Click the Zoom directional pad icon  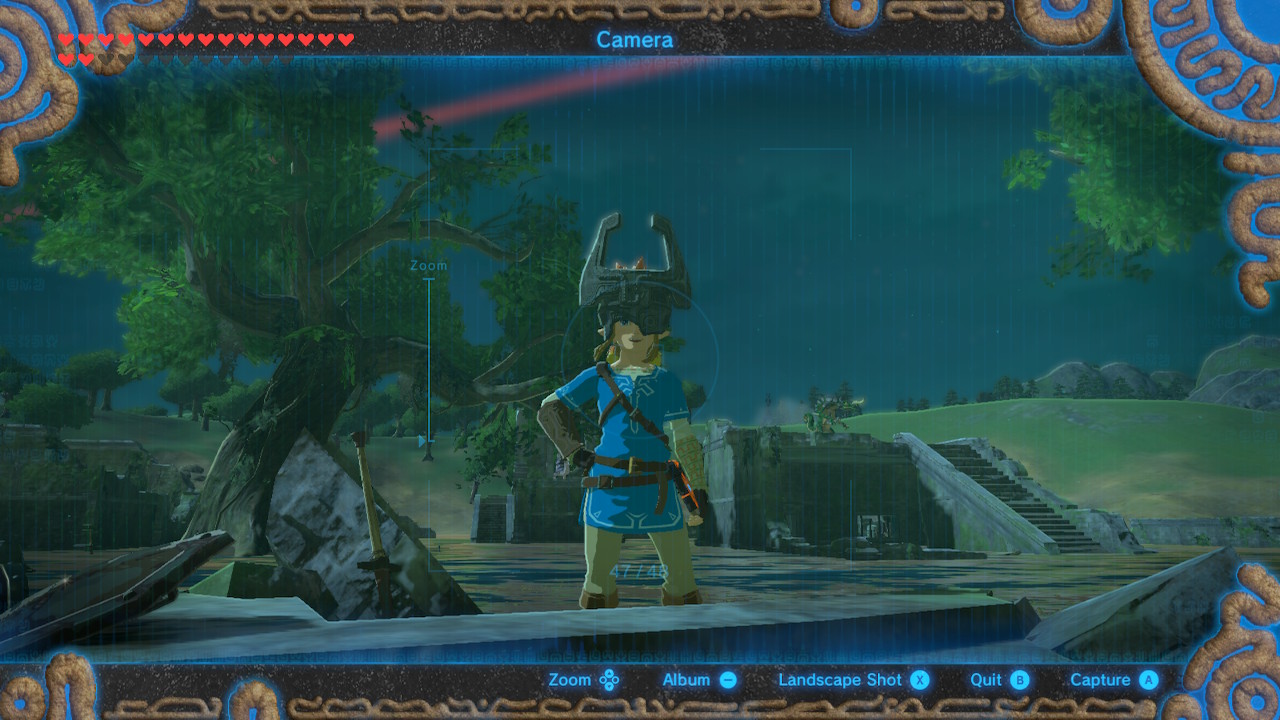pos(608,680)
